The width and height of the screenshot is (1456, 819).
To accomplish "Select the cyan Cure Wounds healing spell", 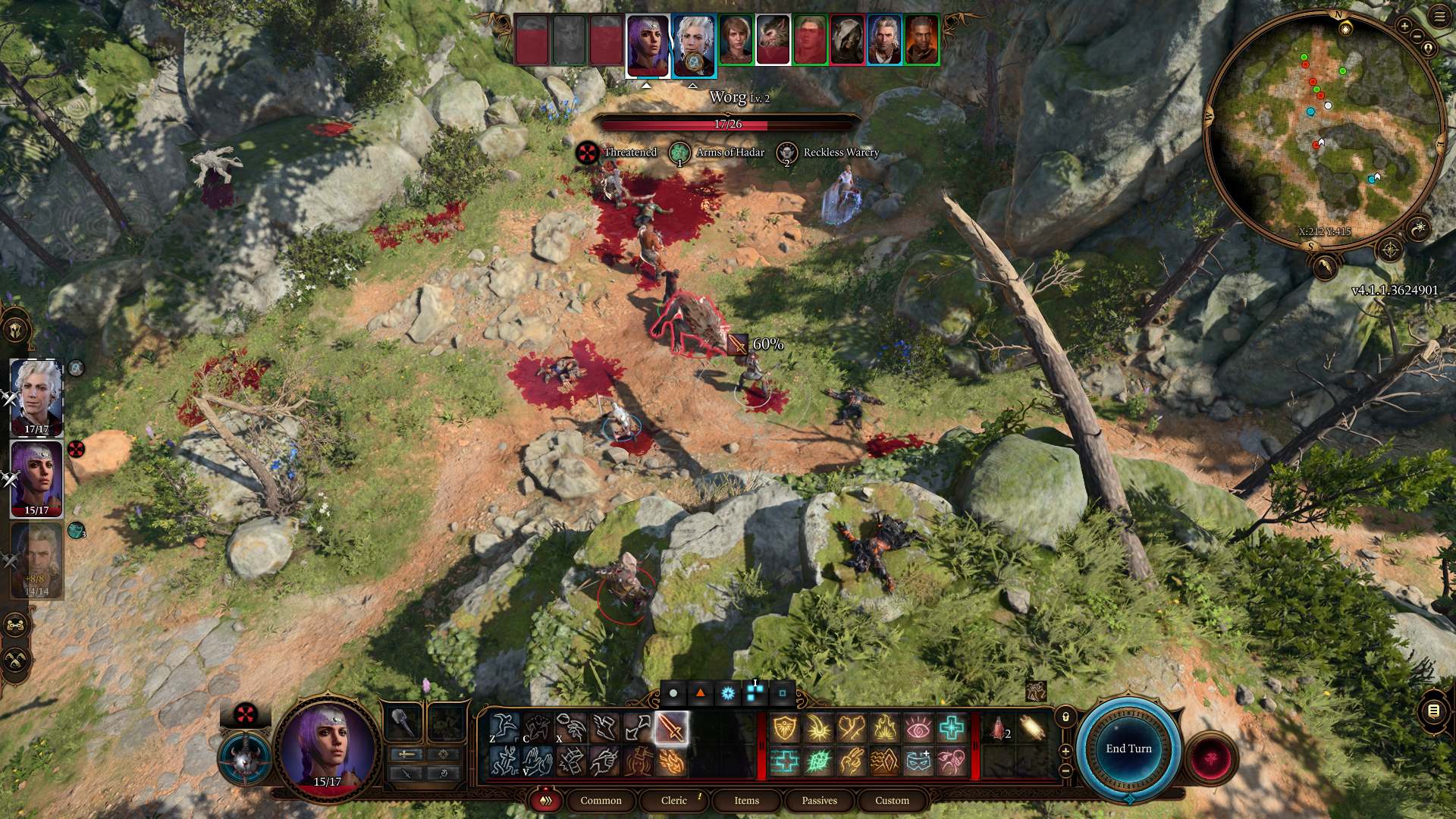I will click(952, 728).
